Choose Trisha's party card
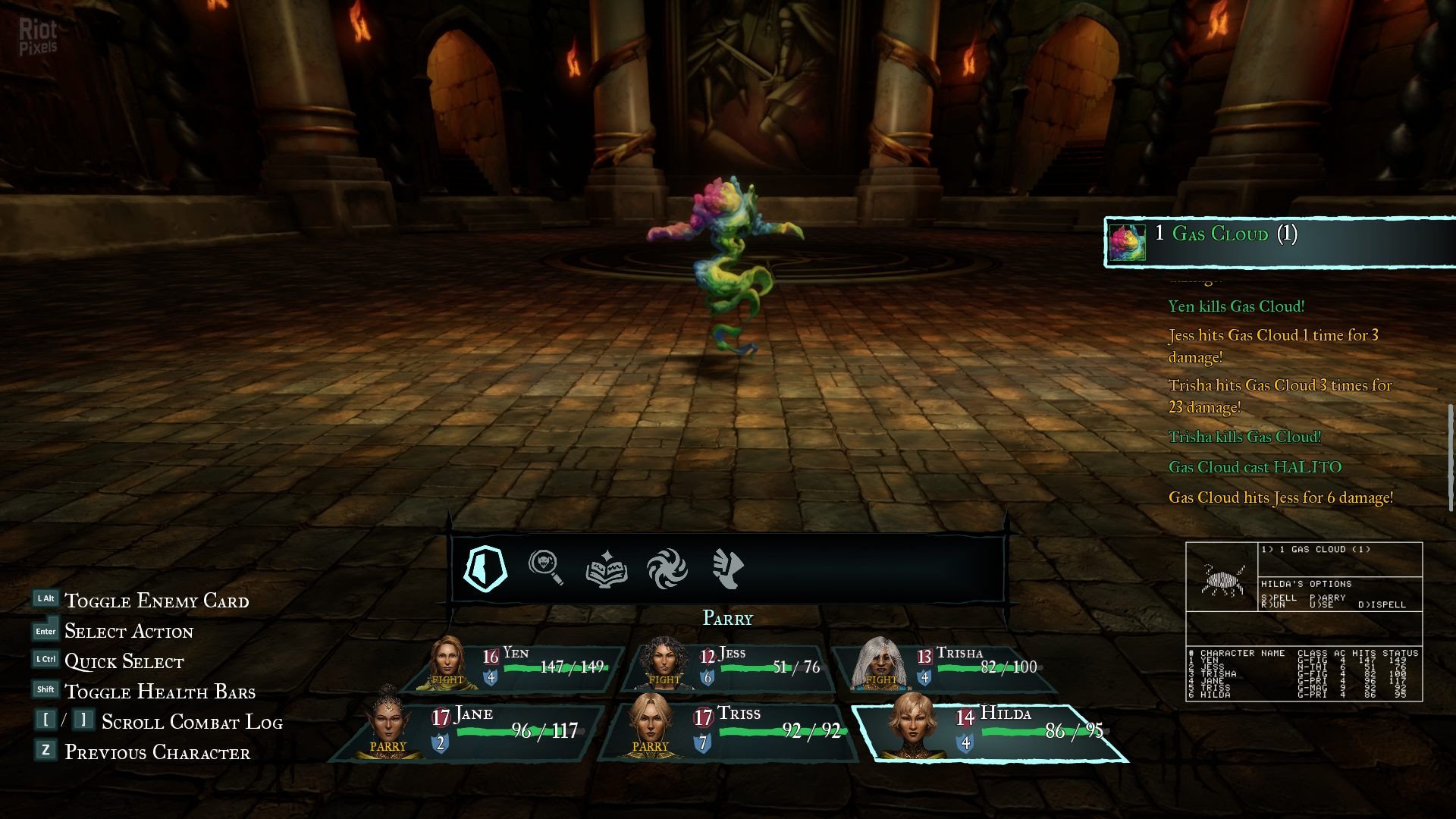The height and width of the screenshot is (819, 1456). coord(944,668)
